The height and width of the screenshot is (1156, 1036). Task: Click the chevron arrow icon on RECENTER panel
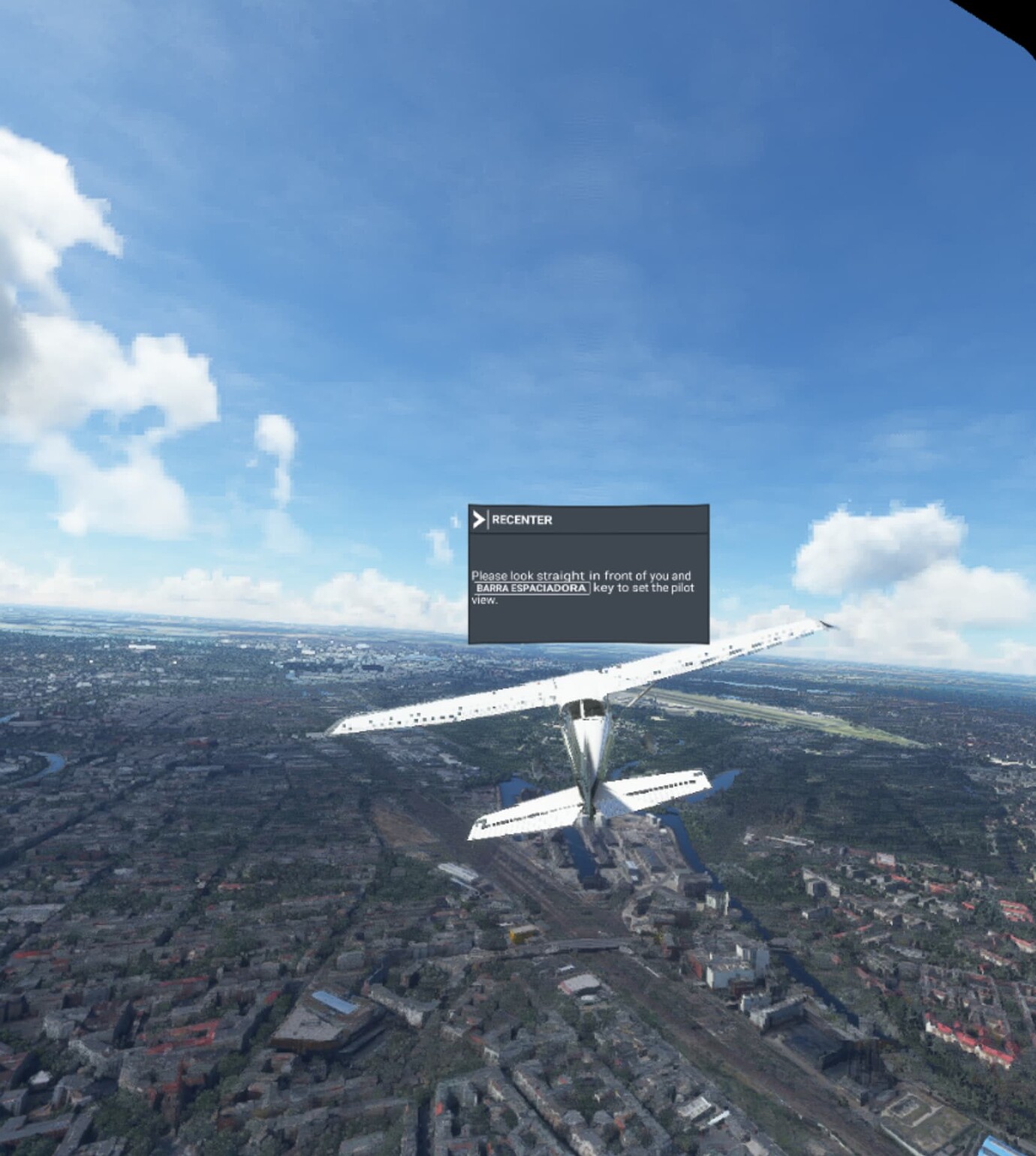(x=479, y=519)
